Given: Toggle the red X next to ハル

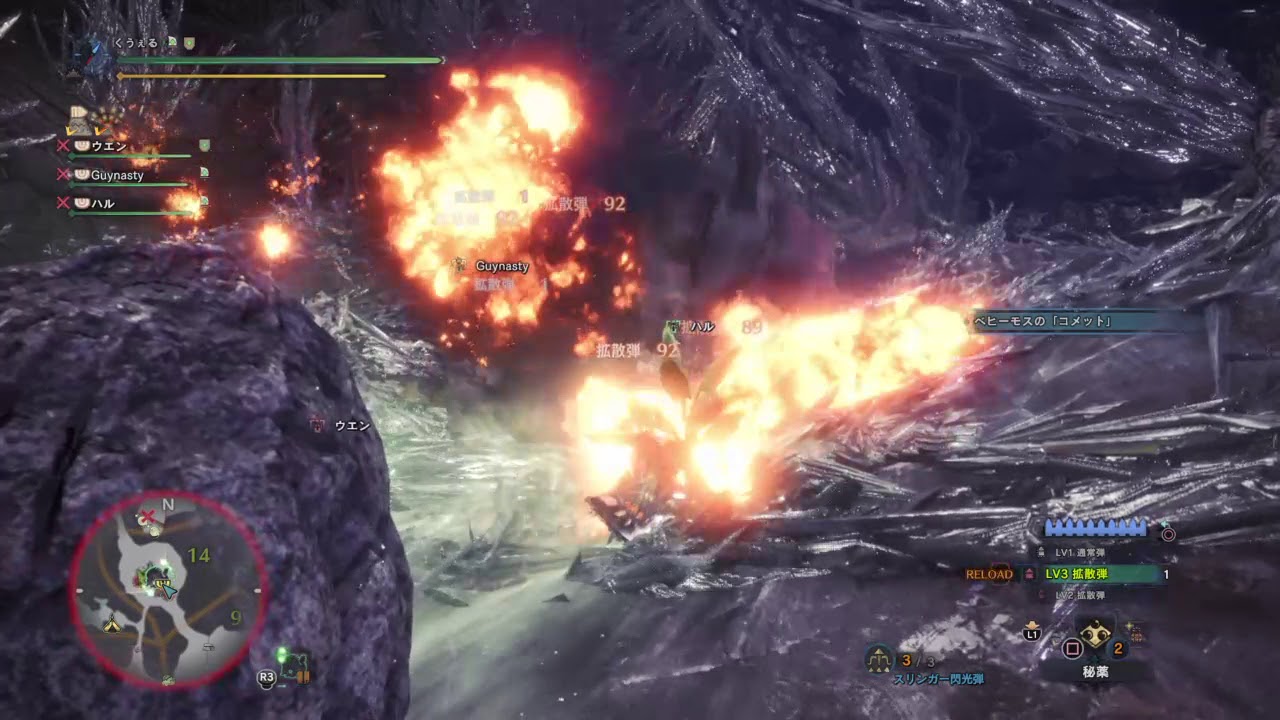Looking at the screenshot, I should pyautogui.click(x=63, y=203).
